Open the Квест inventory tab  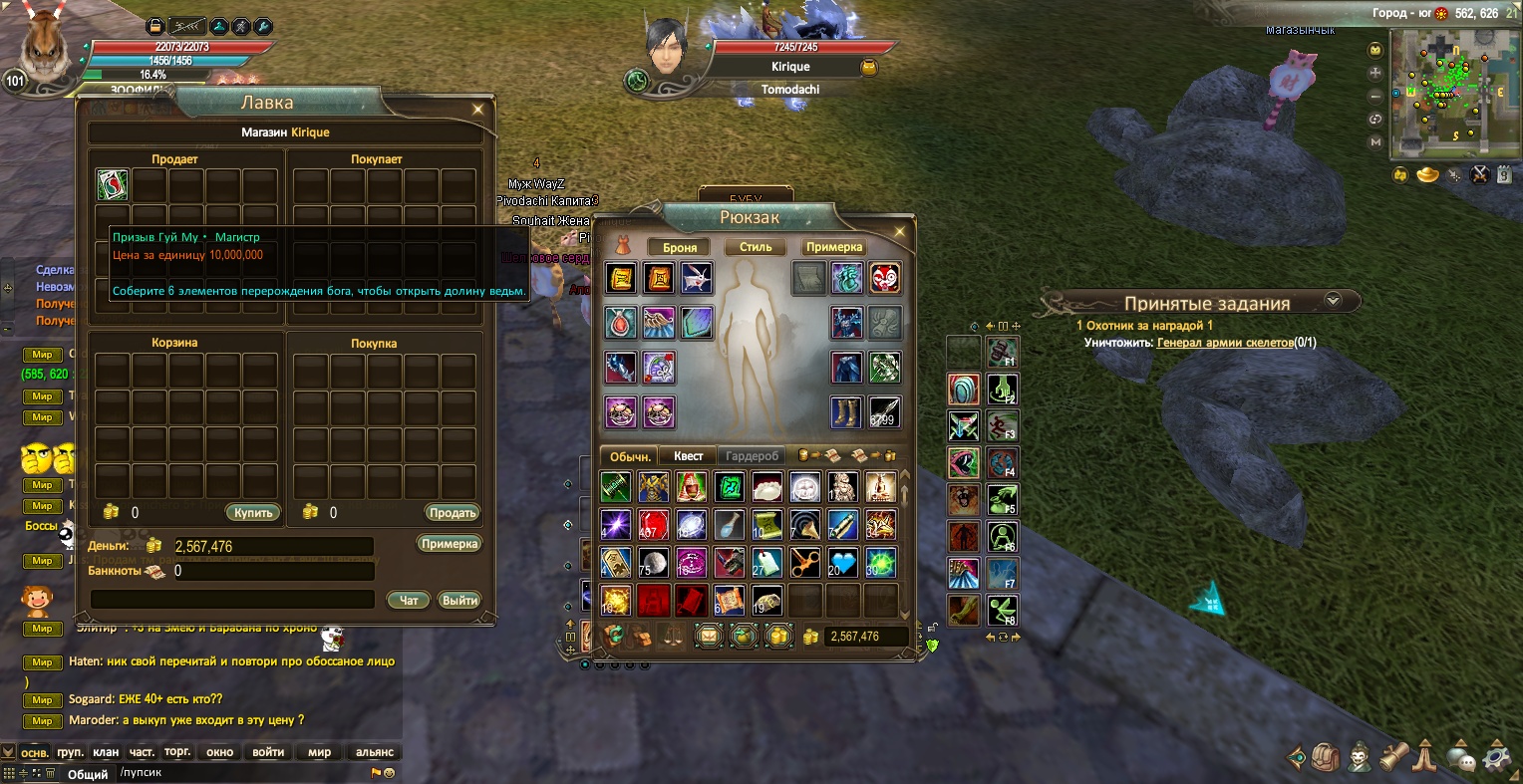point(688,456)
